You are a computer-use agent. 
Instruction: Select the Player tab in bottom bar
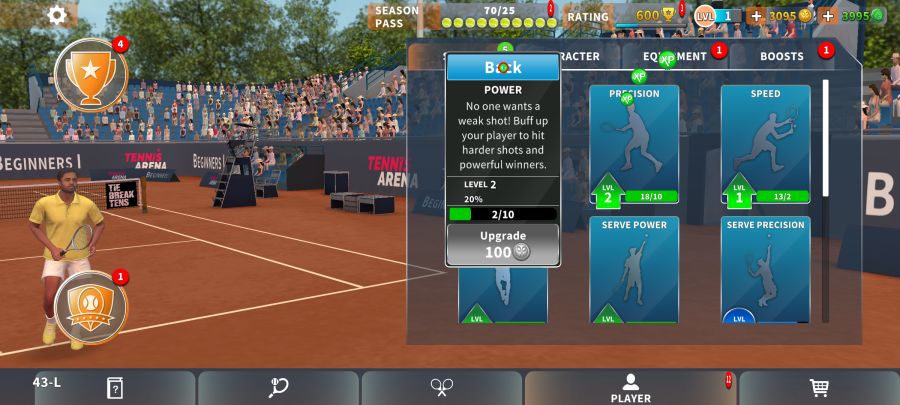click(x=630, y=388)
